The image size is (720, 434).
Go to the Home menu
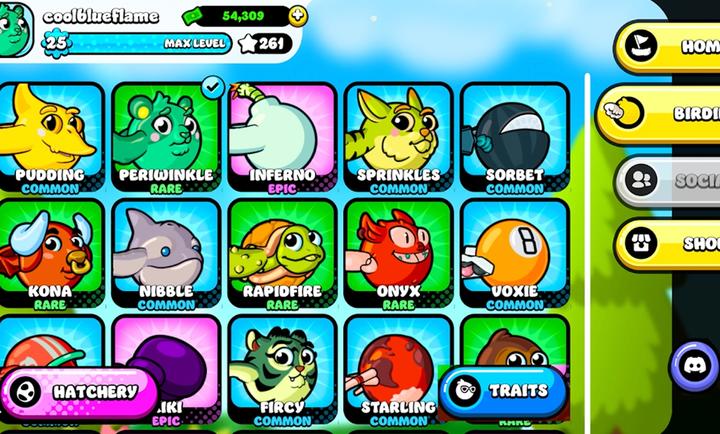(668, 46)
